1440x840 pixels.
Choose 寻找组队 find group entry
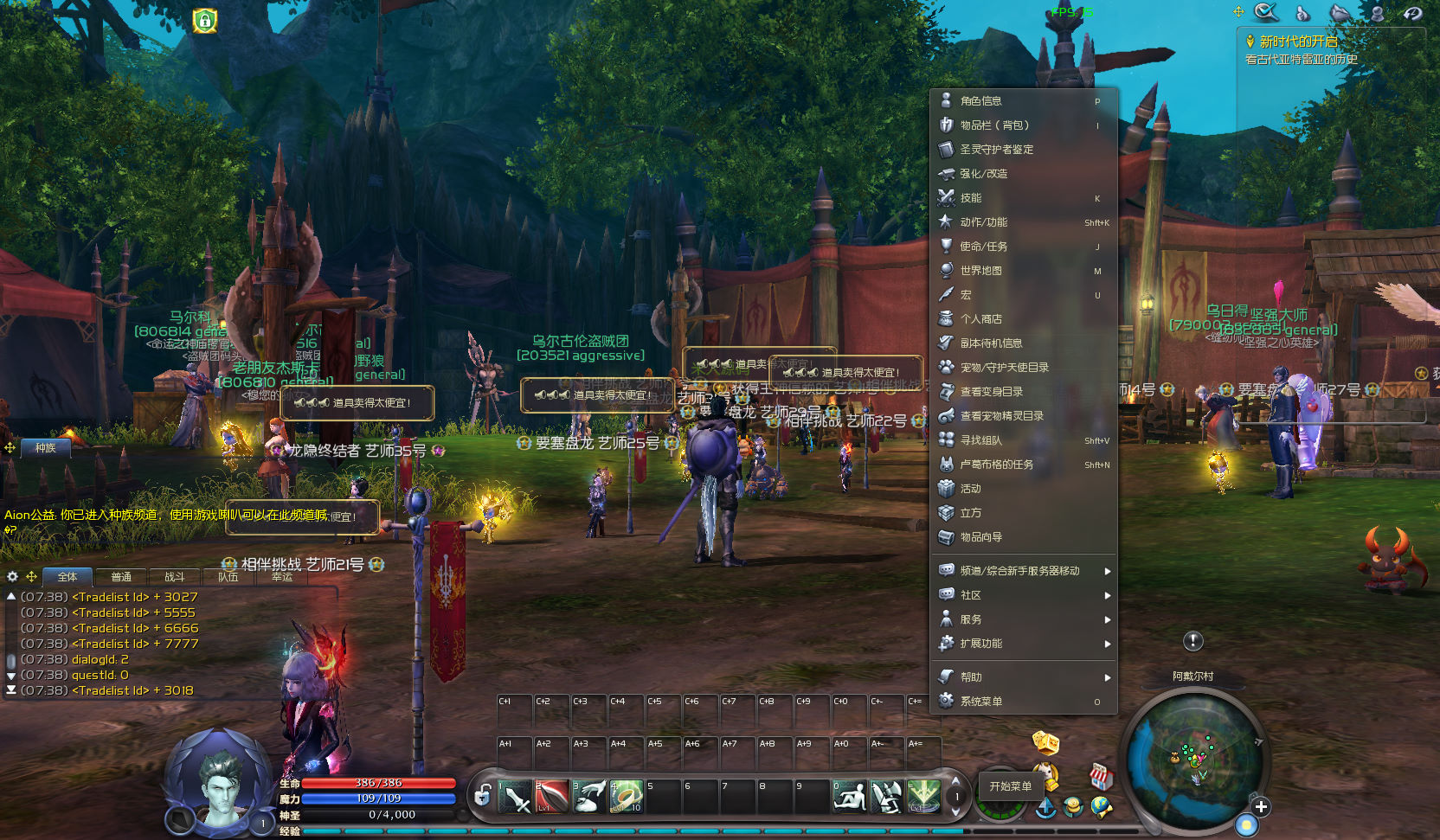pos(981,440)
